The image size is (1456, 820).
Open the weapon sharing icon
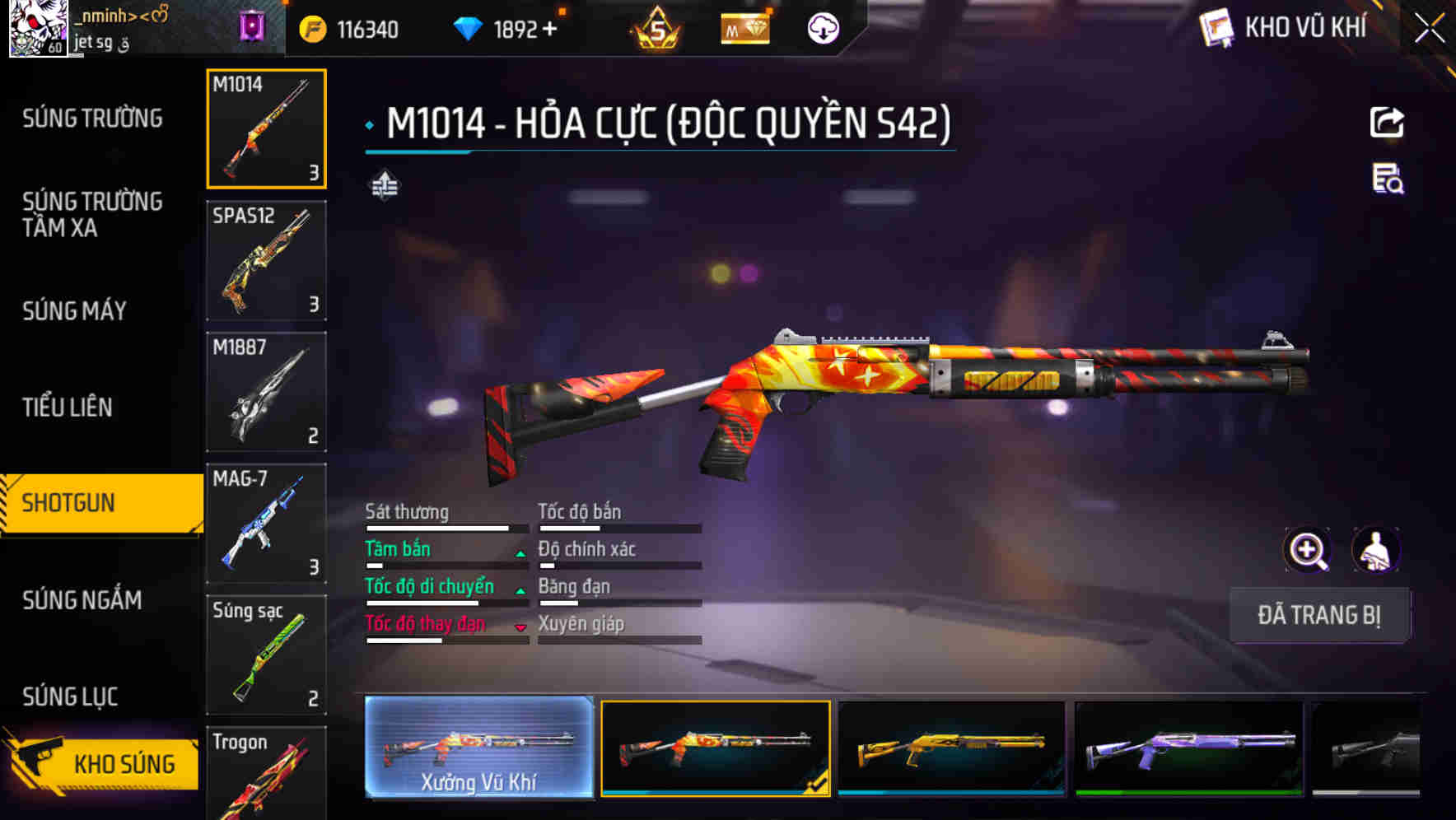point(1388,122)
